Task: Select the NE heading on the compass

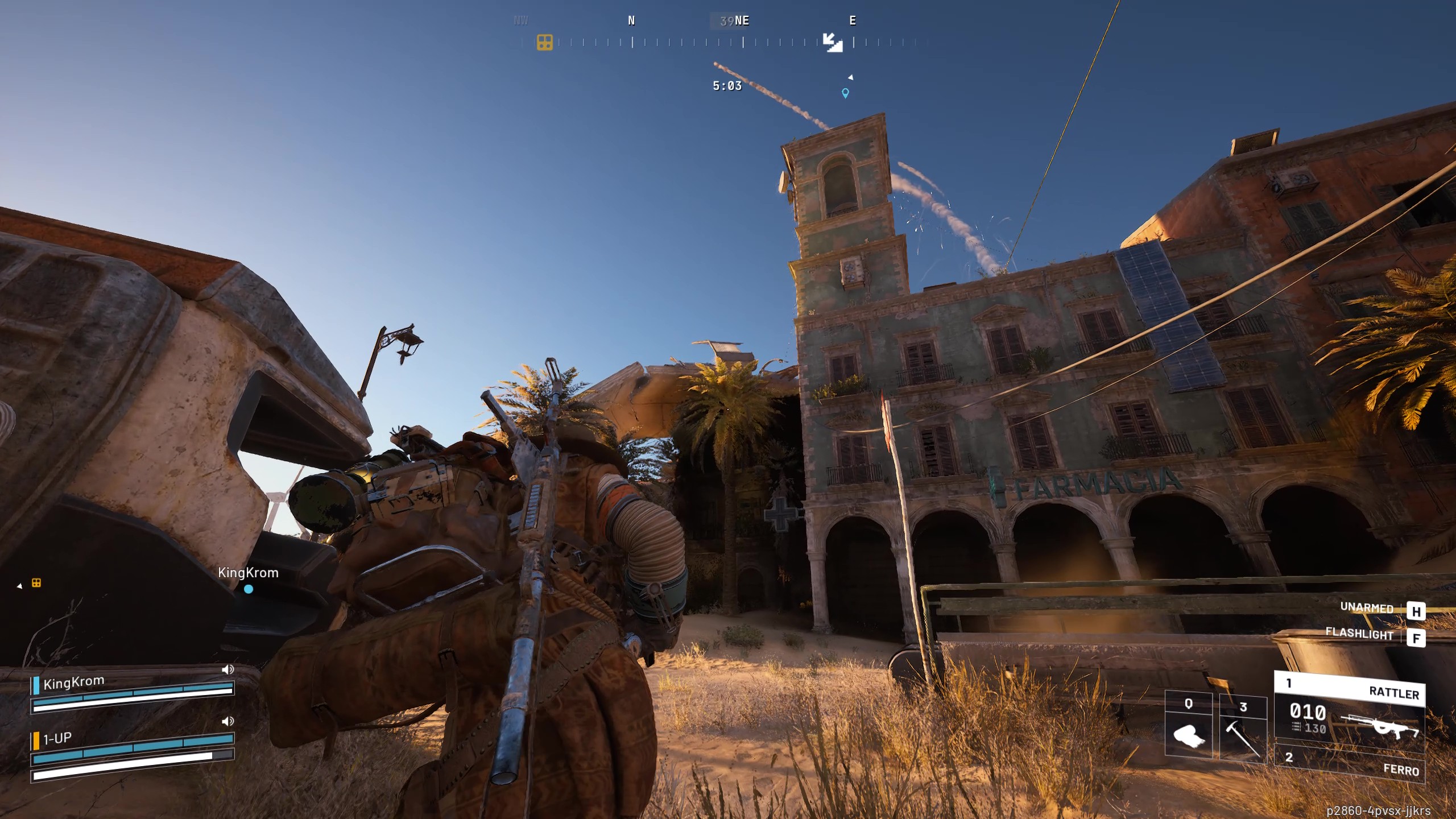Action: point(742,21)
